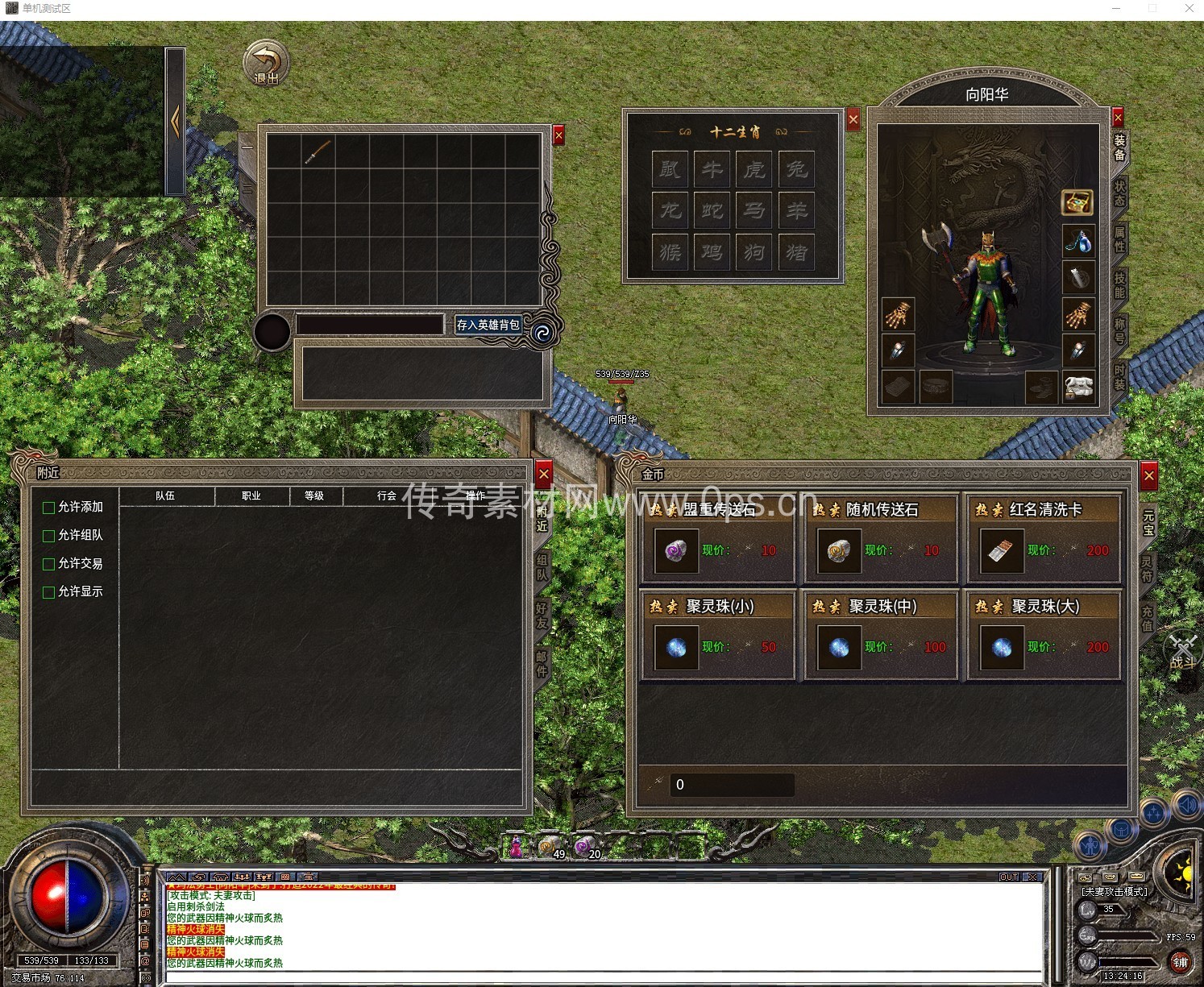Choose the 聚灵珠(大) shop item

point(1044,635)
